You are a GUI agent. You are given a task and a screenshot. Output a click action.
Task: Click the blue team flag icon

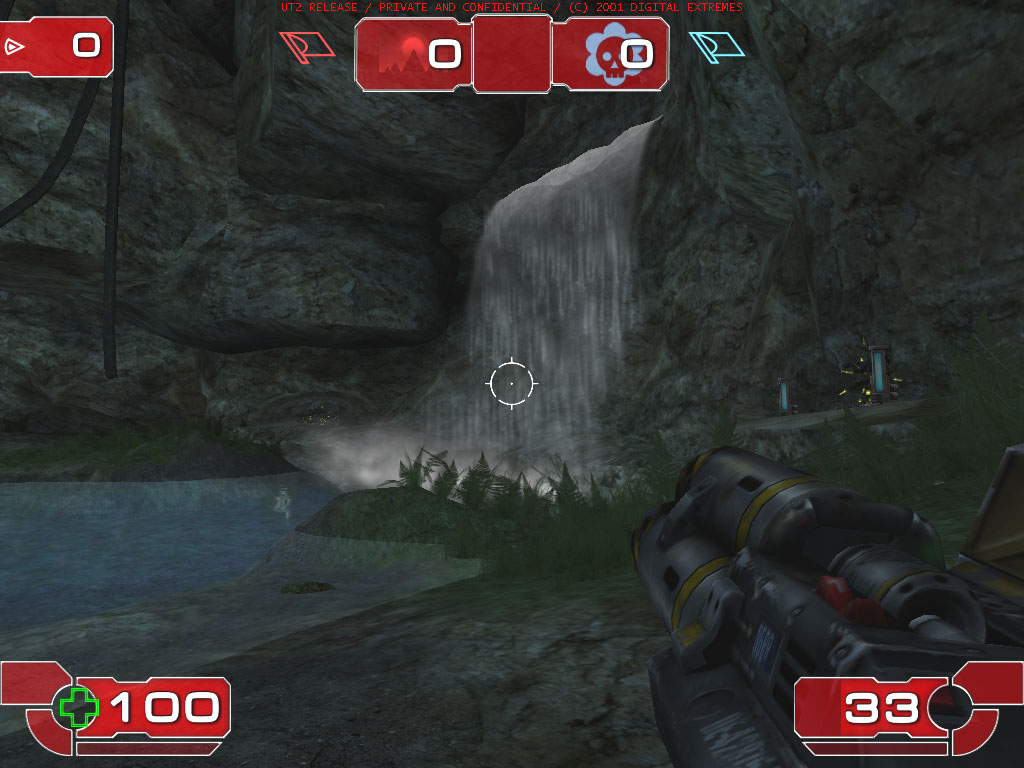[x=717, y=46]
